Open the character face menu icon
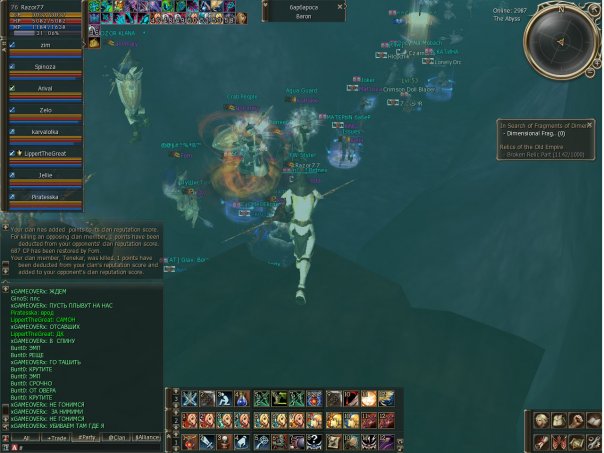This screenshot has width=604, height=453. click(x=541, y=420)
